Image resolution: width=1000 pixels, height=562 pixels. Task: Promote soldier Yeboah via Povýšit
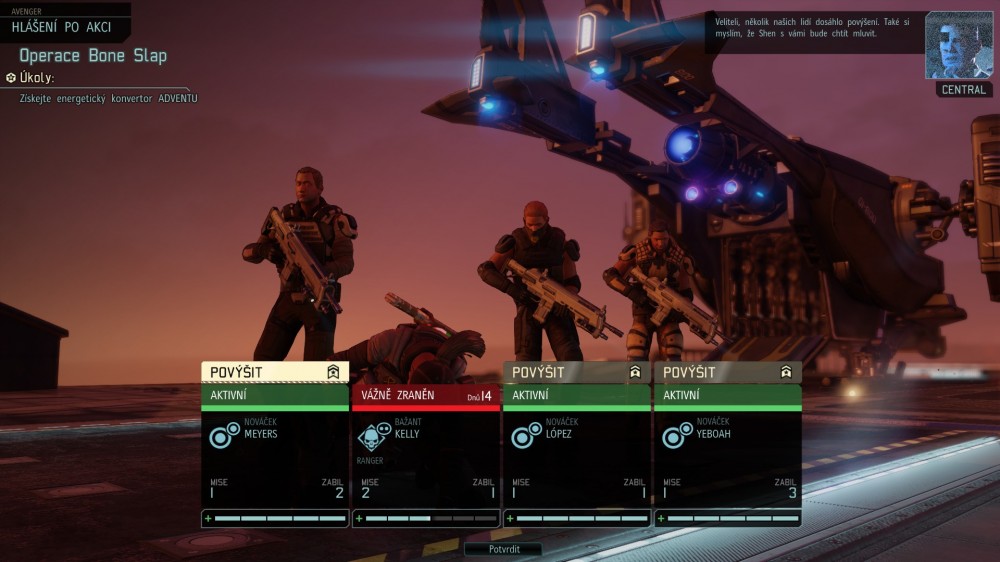728,372
